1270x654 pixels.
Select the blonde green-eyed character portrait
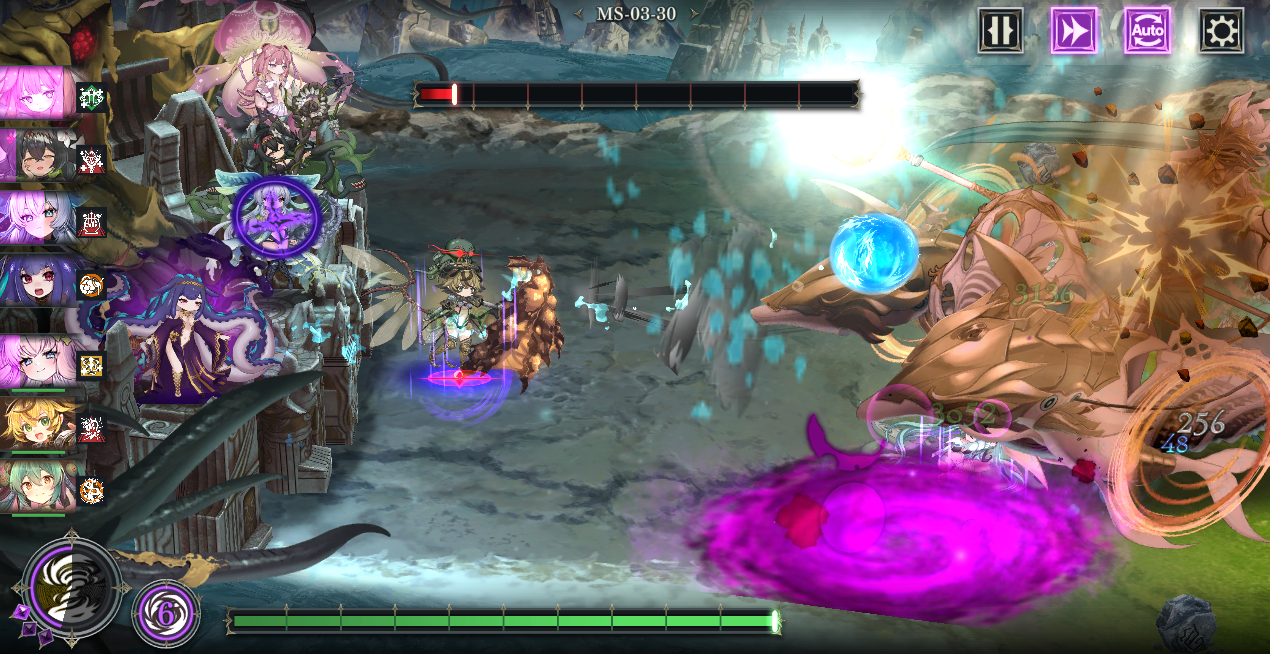point(38,425)
